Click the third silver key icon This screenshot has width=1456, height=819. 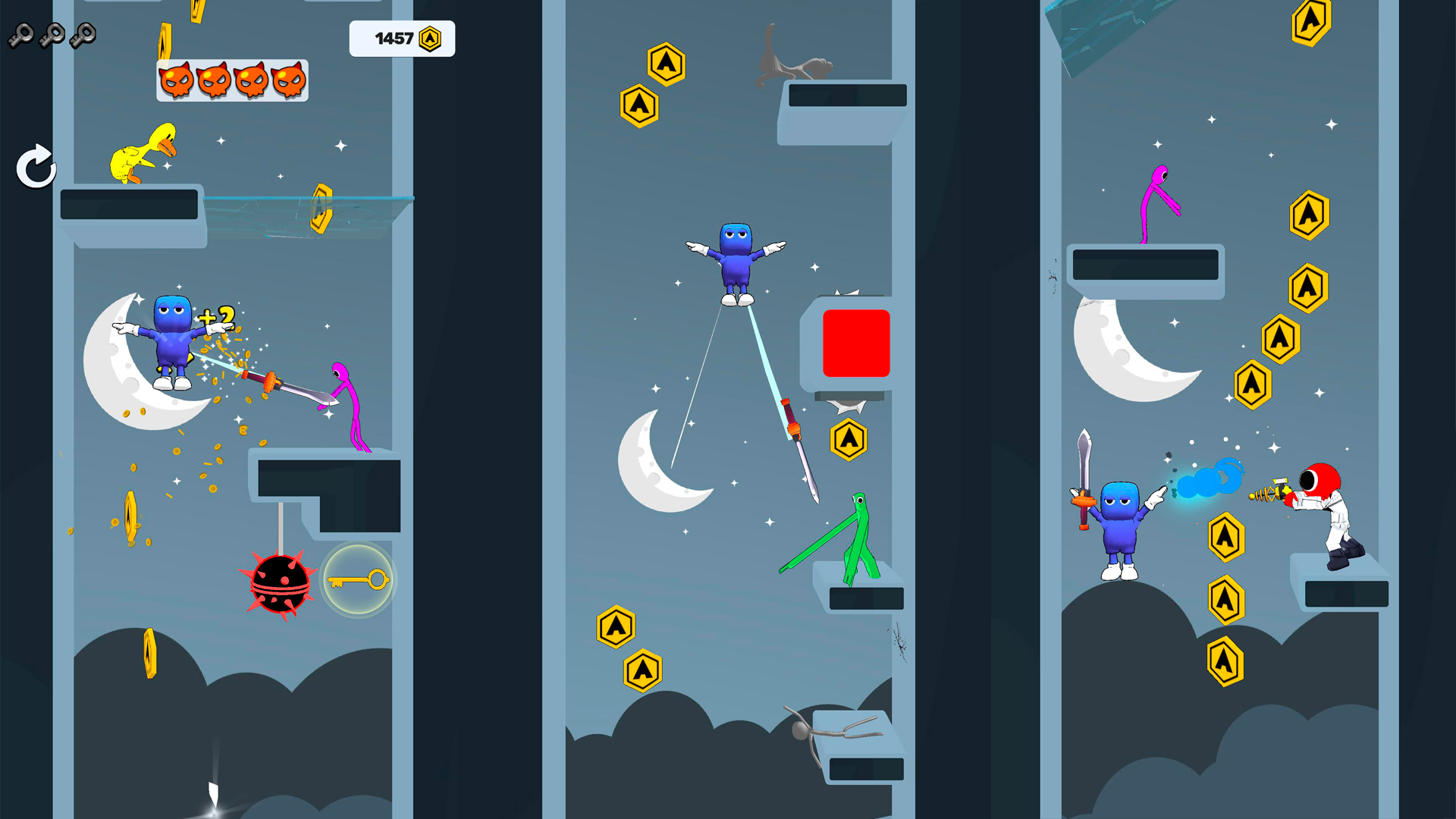[83, 34]
